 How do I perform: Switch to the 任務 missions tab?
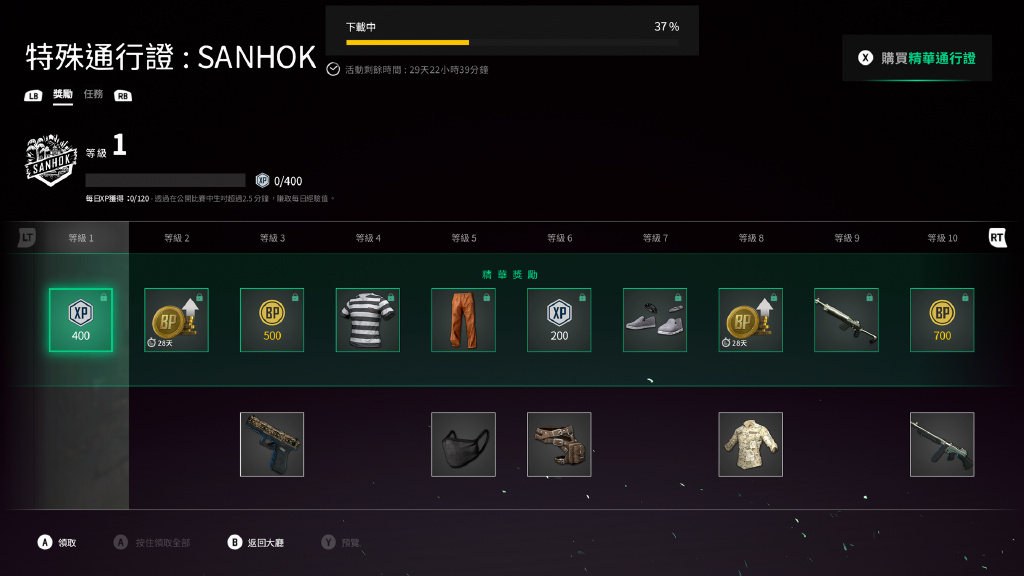tap(93, 94)
